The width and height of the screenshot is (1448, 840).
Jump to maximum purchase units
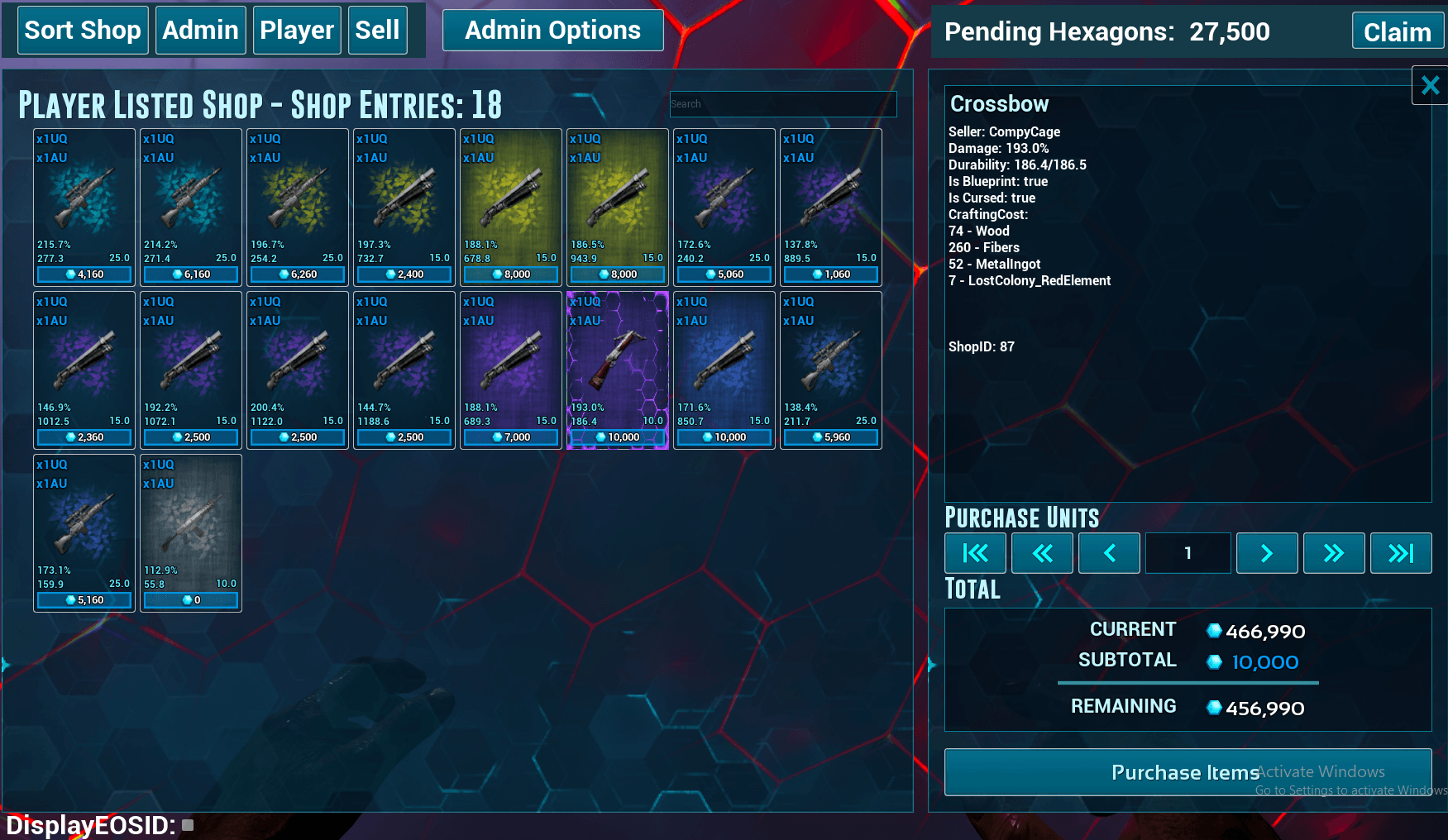tap(1400, 553)
